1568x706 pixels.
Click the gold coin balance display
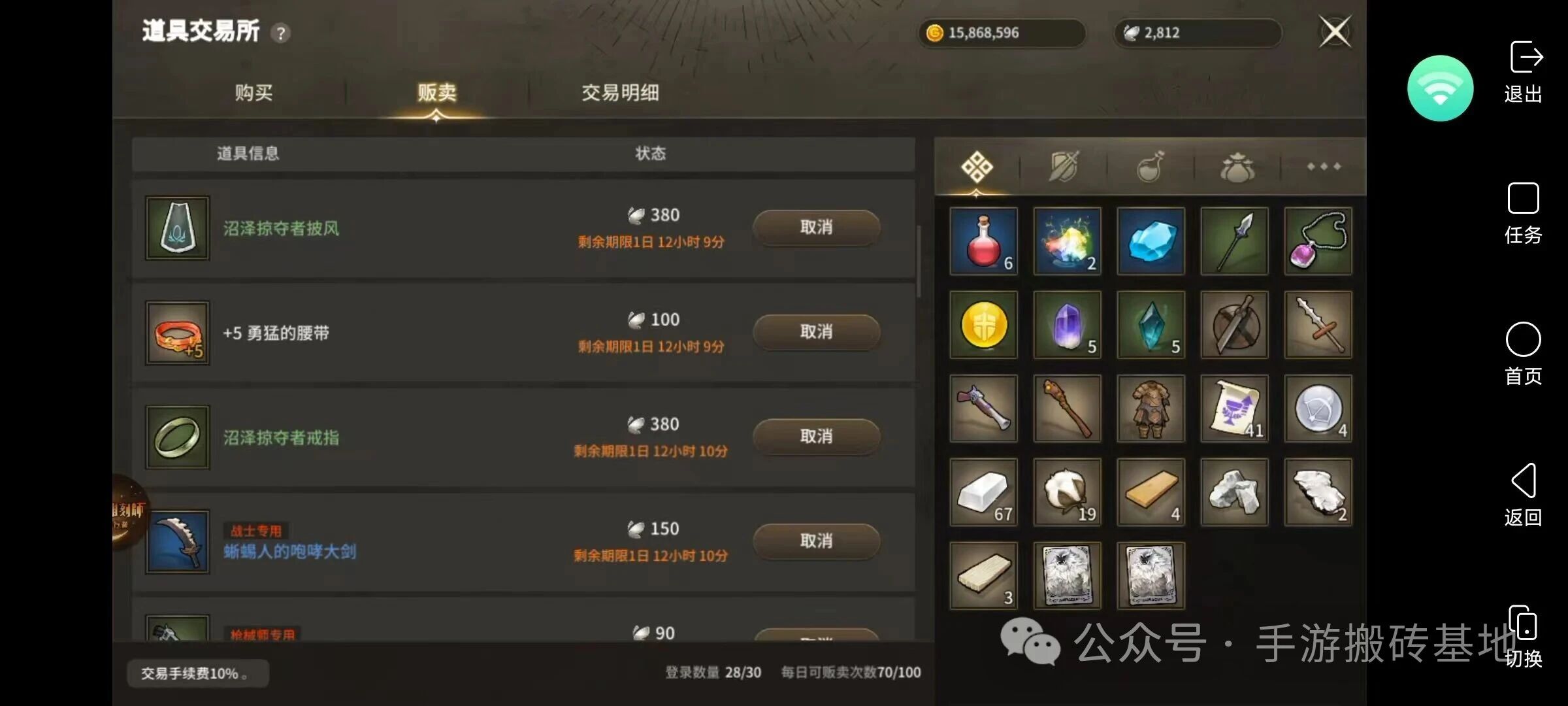tap(1002, 33)
